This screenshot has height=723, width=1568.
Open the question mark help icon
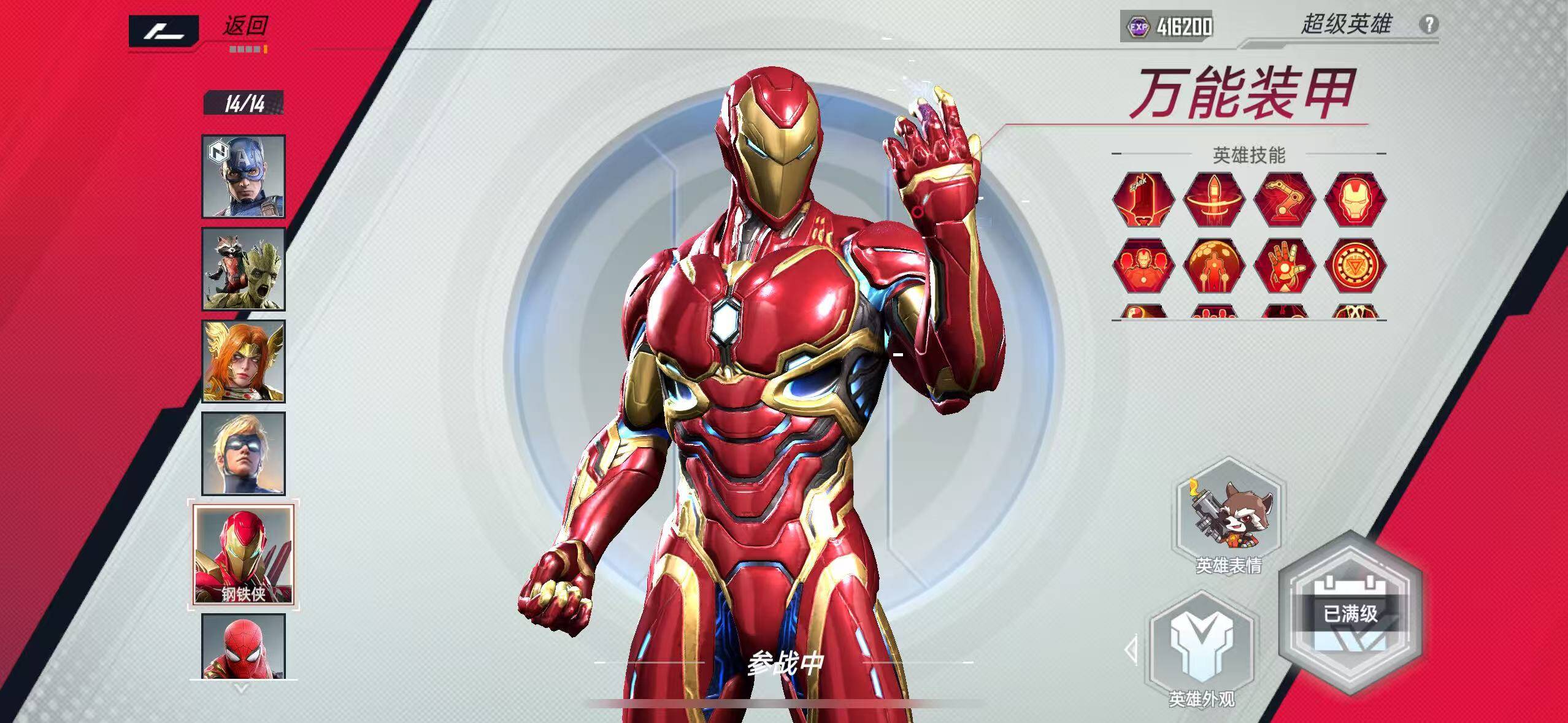pyautogui.click(x=1429, y=25)
